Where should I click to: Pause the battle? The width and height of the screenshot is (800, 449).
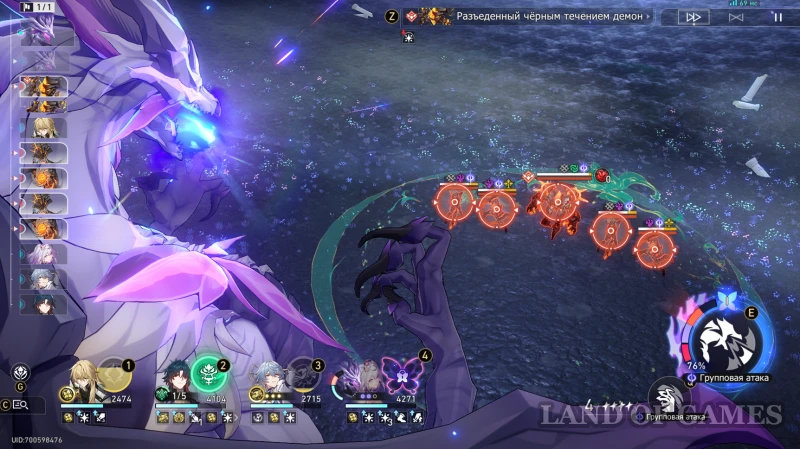tap(777, 17)
